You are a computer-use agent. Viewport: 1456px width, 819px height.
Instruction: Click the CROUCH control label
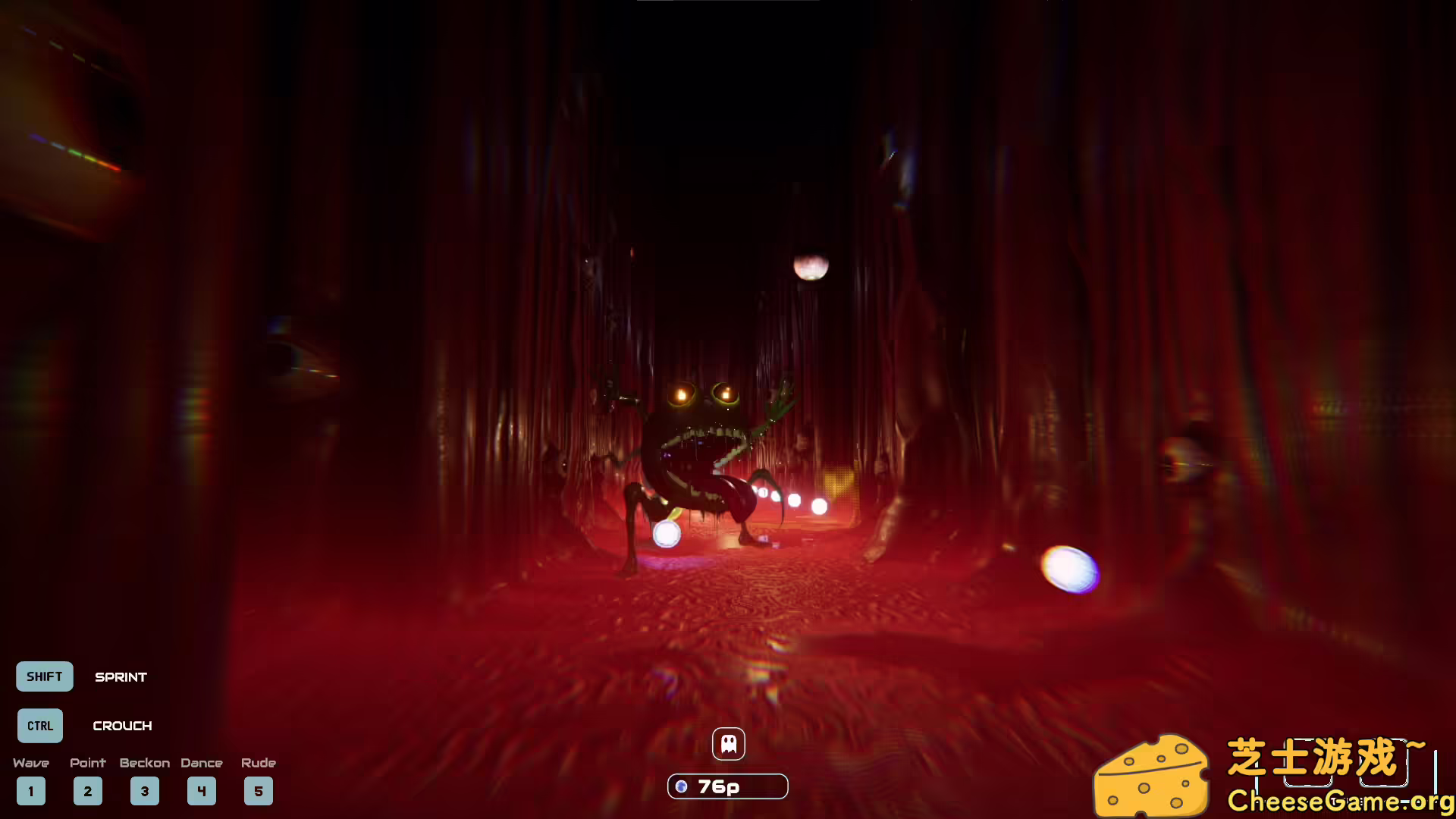[123, 726]
